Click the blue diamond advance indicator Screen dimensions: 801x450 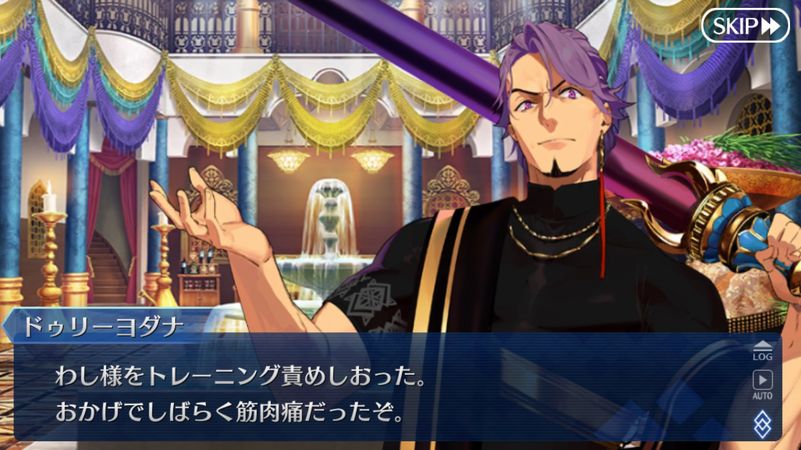762,422
